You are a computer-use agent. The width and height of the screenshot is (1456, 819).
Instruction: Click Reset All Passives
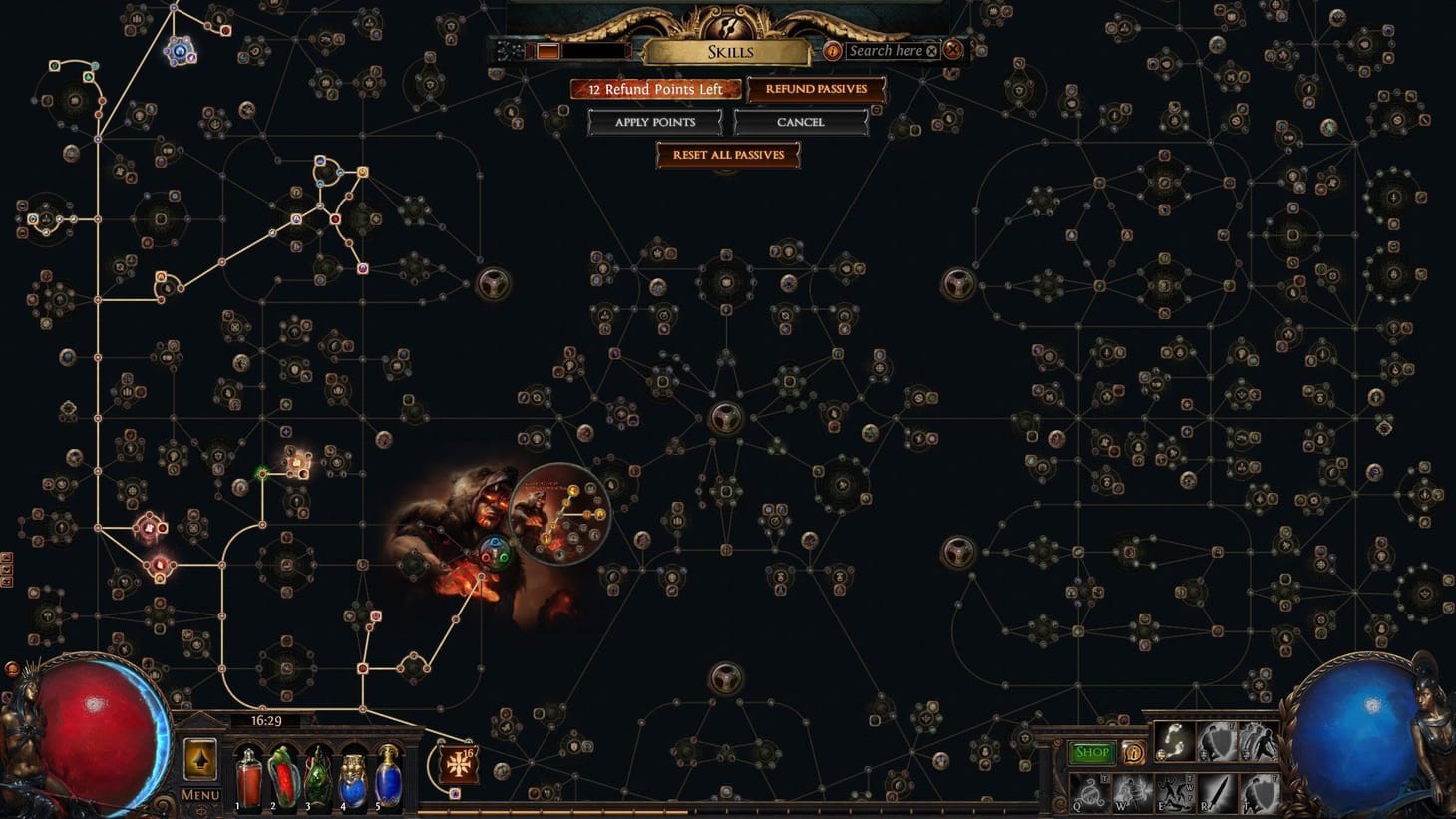tap(727, 155)
